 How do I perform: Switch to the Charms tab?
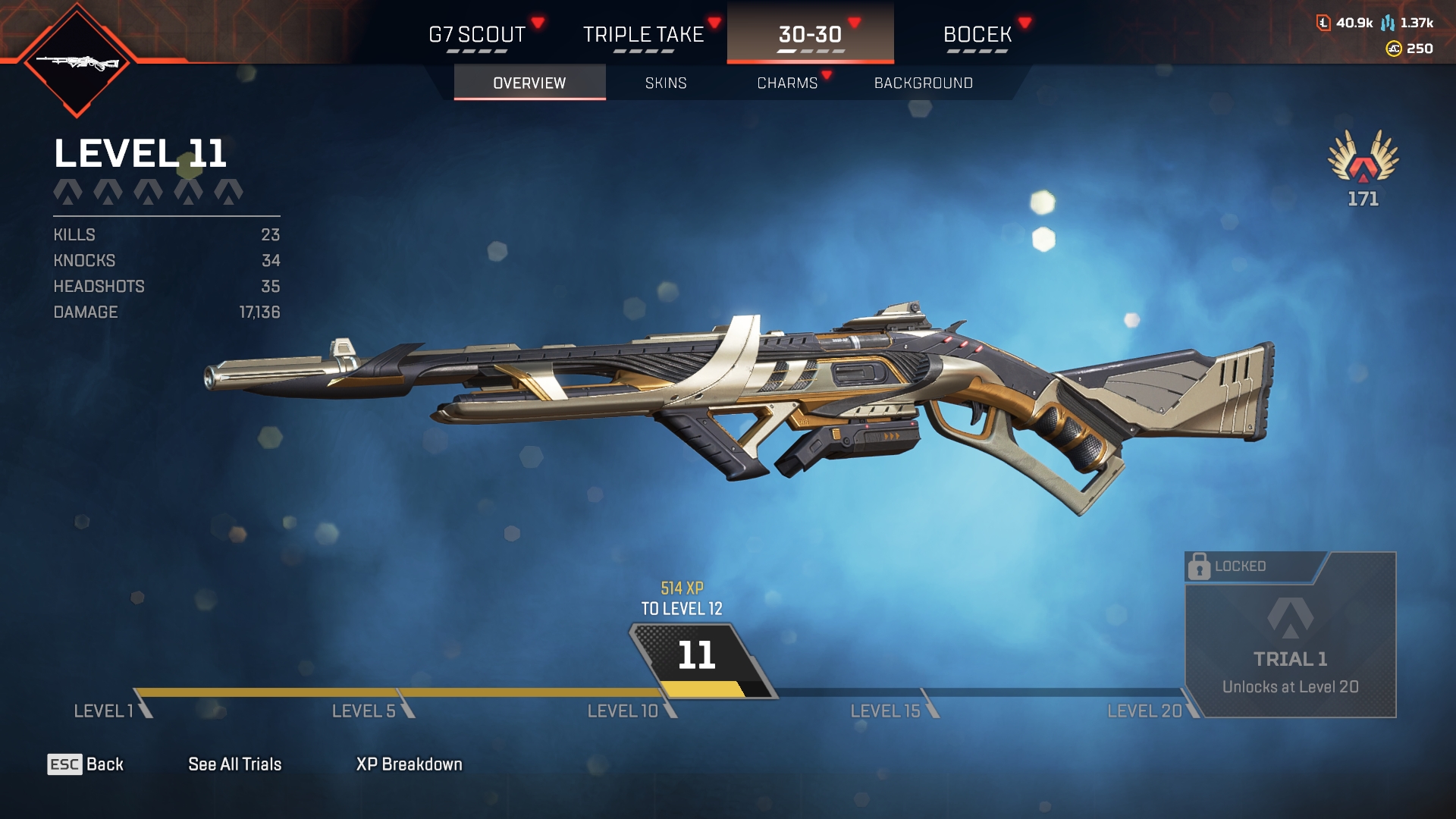point(787,83)
